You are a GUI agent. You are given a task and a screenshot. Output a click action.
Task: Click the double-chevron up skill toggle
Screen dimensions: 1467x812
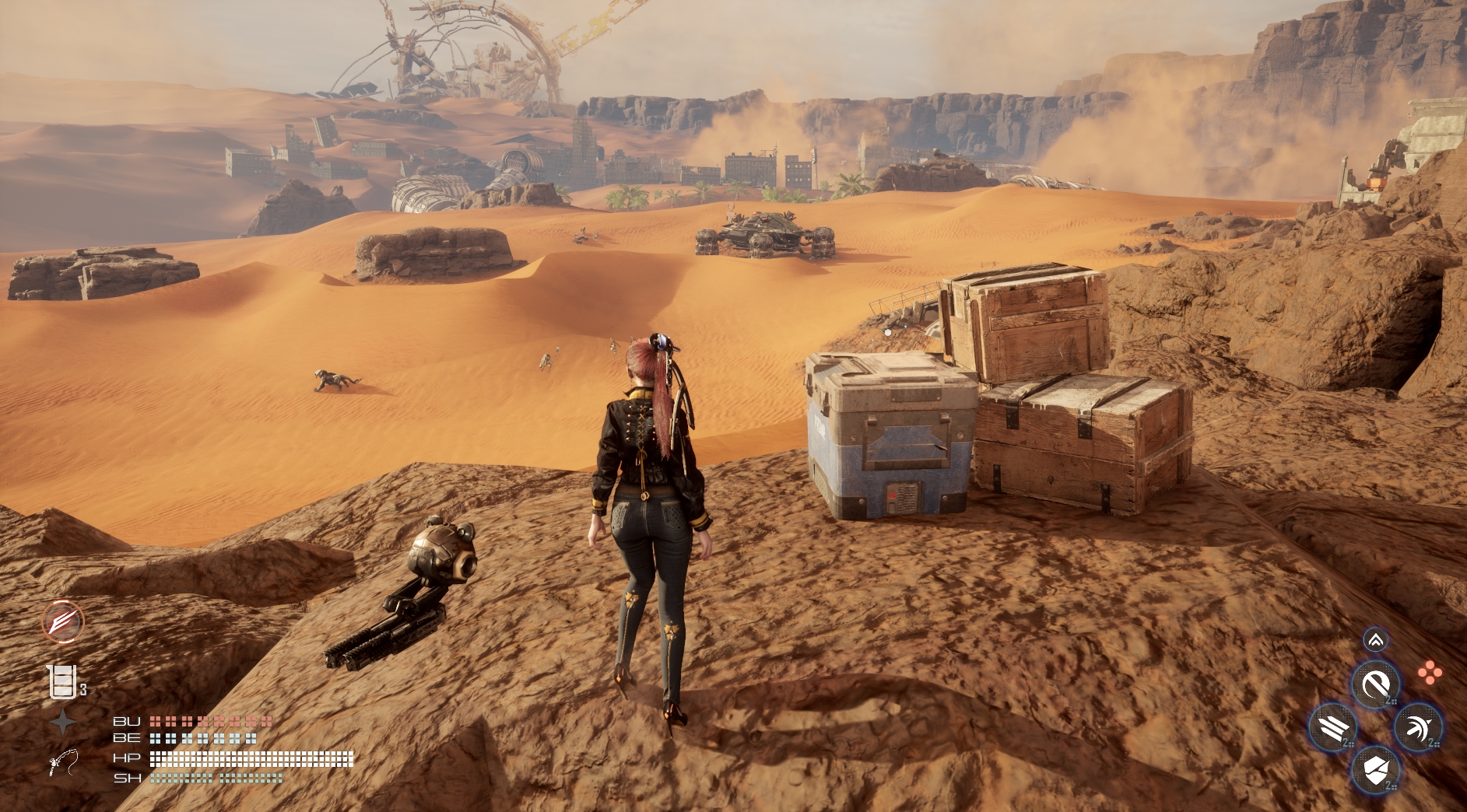tap(1375, 640)
